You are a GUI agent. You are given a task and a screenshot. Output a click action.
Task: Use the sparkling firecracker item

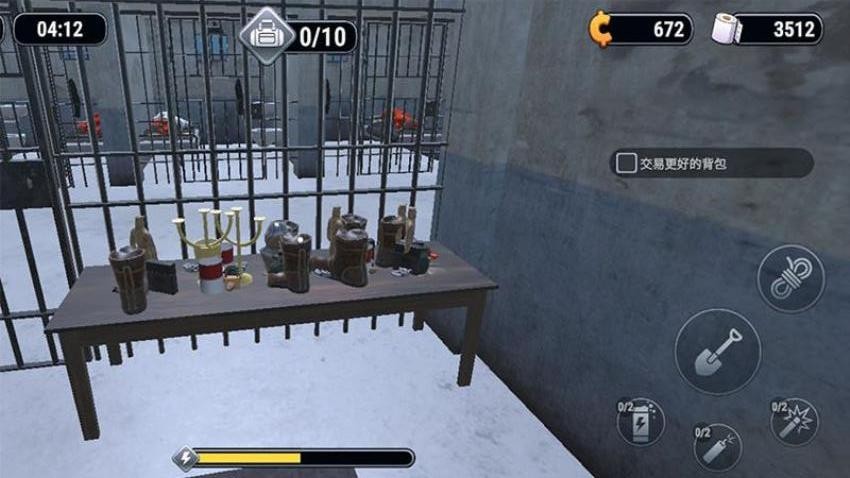coord(794,421)
